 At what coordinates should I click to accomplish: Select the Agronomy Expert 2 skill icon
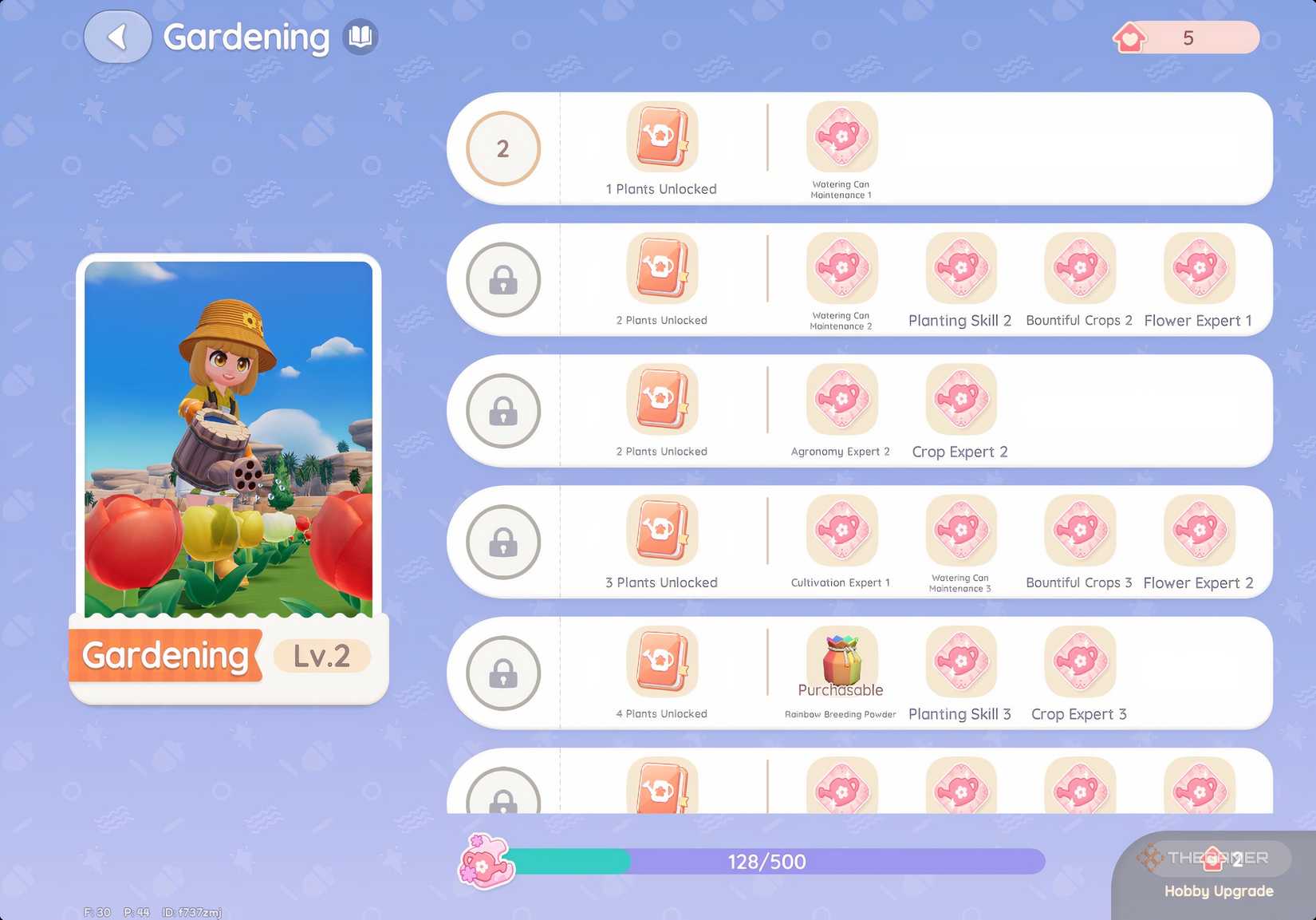coord(841,400)
